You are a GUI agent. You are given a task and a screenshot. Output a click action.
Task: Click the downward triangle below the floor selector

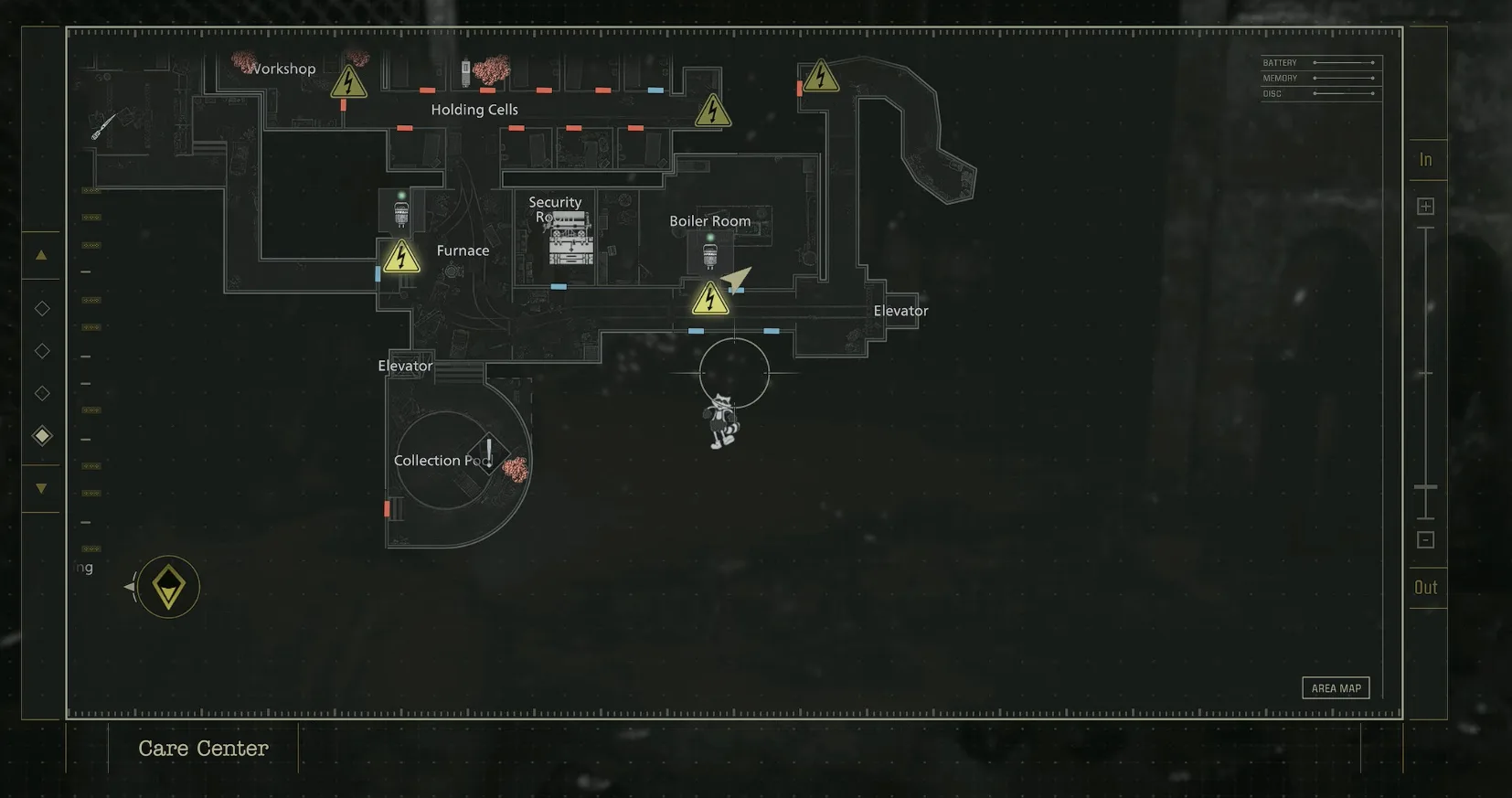41,487
